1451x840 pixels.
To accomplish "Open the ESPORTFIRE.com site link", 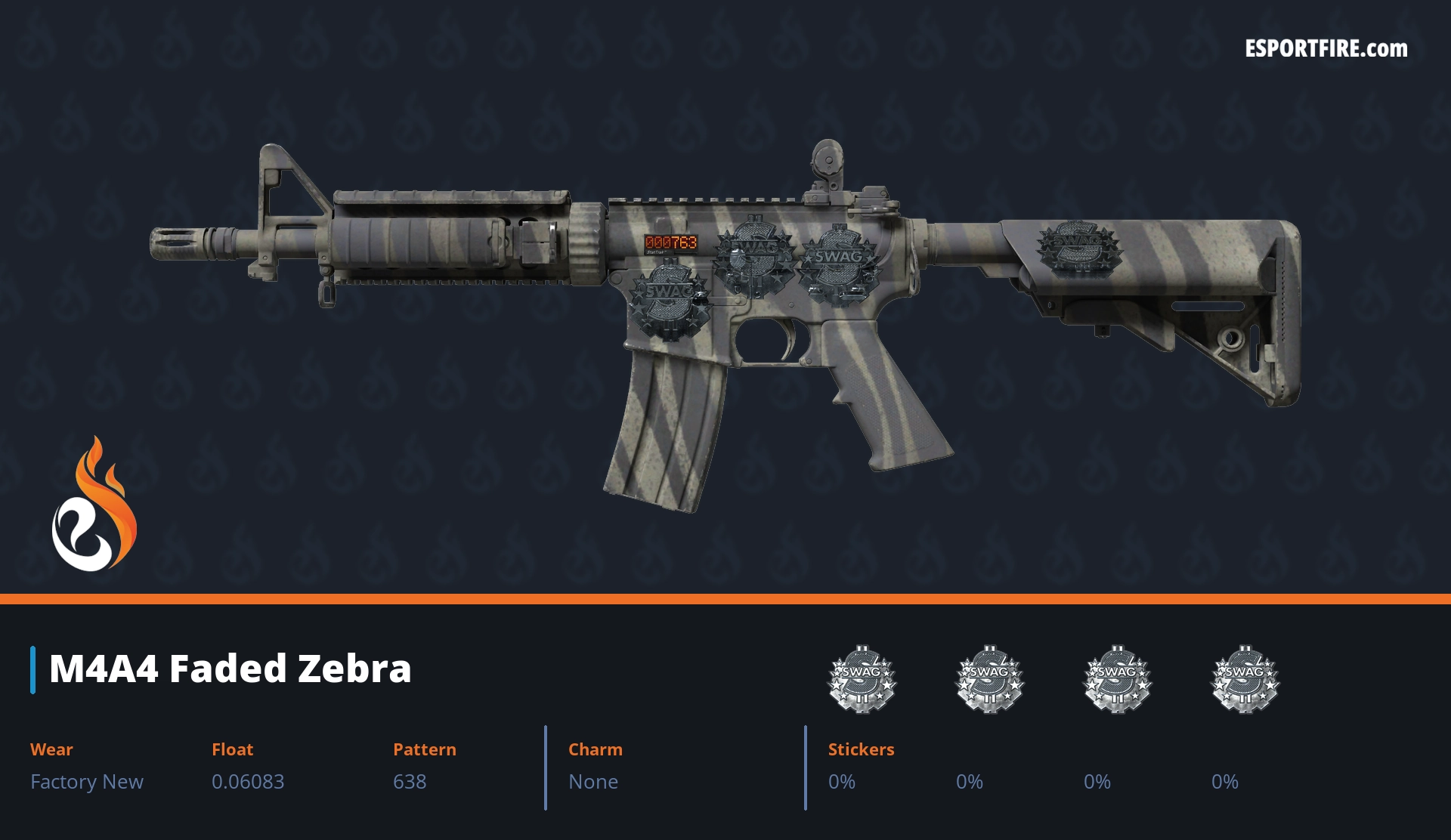I will (1326, 49).
